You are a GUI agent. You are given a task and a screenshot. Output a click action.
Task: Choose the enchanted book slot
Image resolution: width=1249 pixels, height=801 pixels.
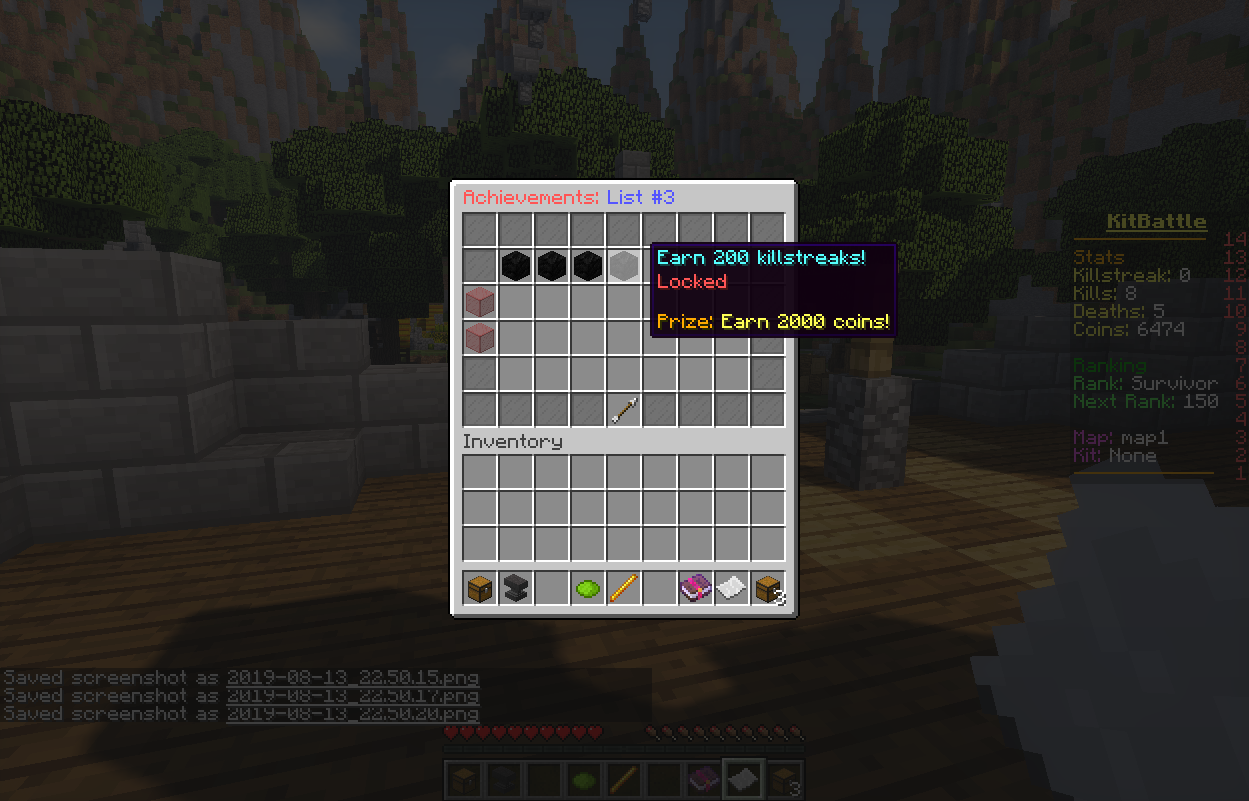click(695, 588)
